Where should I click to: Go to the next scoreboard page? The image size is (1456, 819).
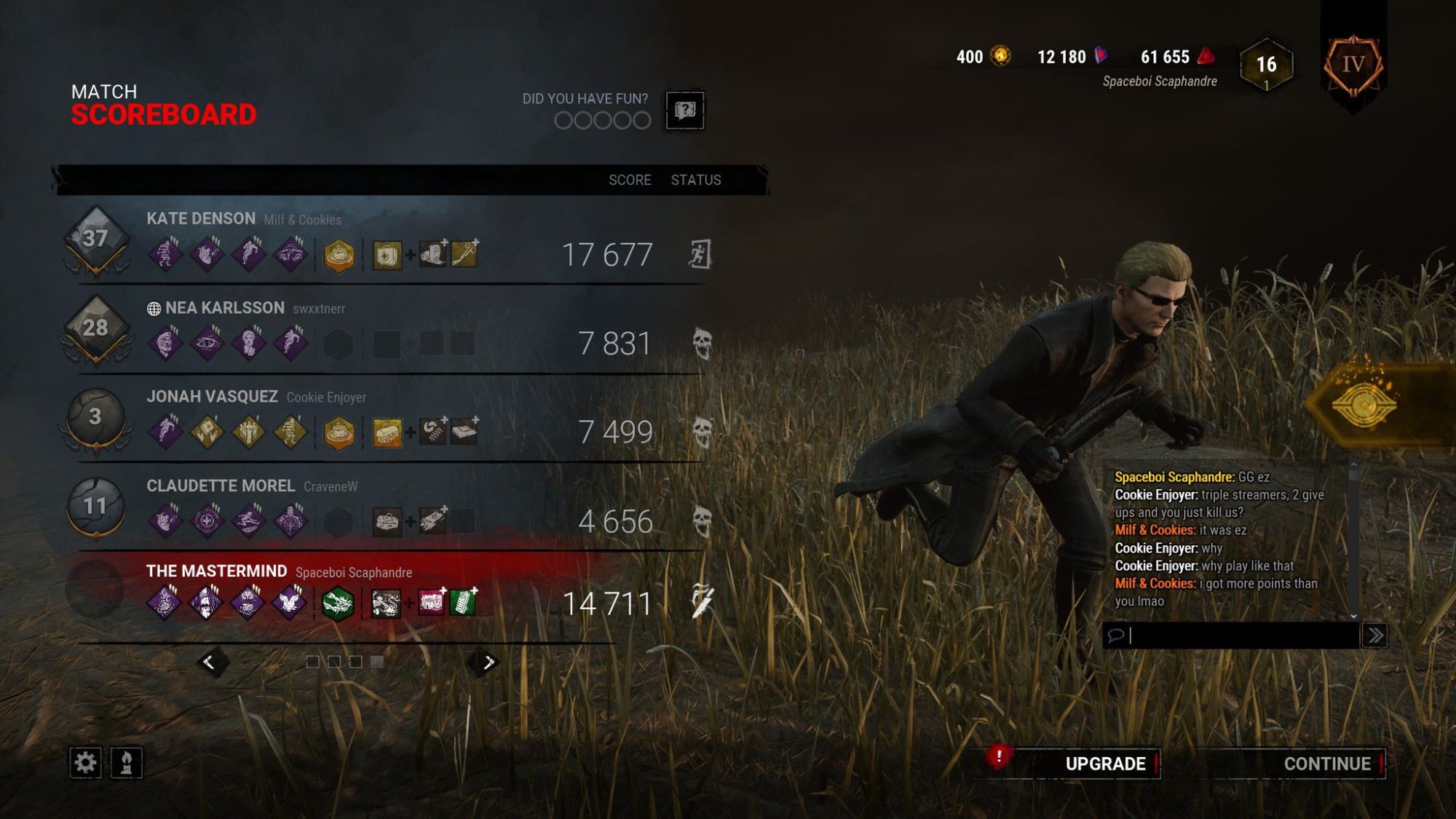tap(488, 662)
